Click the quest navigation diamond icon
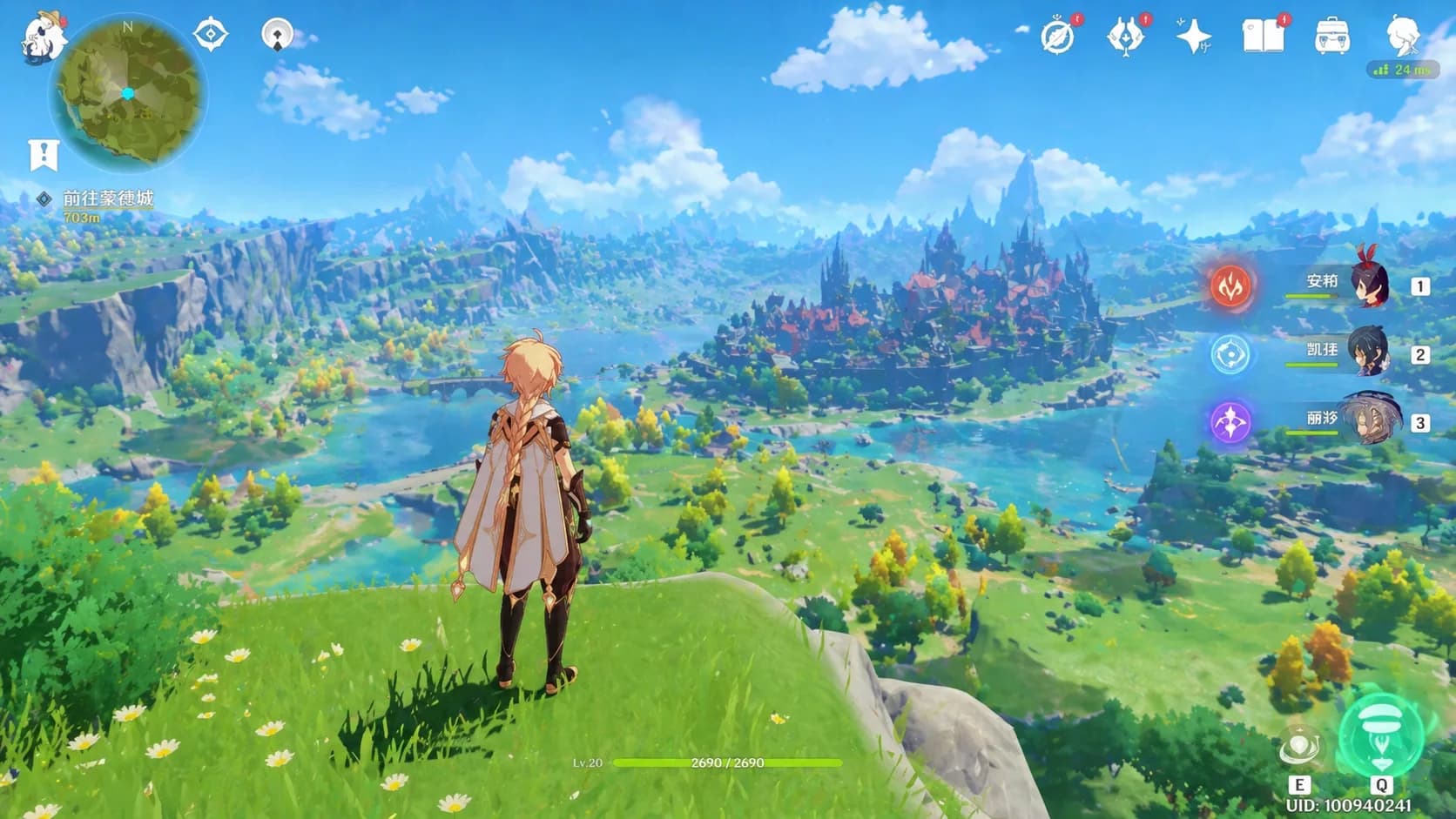The height and width of the screenshot is (819, 1456). coord(210,35)
